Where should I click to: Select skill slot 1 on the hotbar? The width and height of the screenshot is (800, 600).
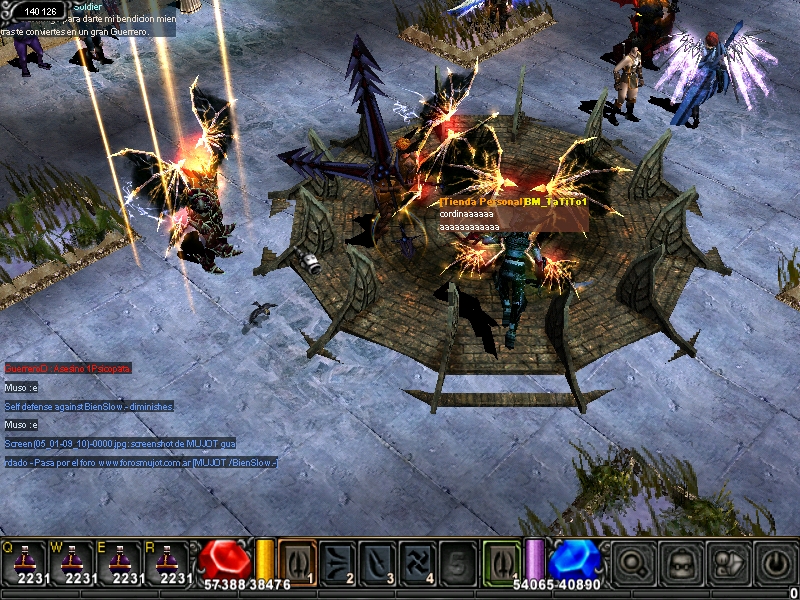tap(297, 561)
